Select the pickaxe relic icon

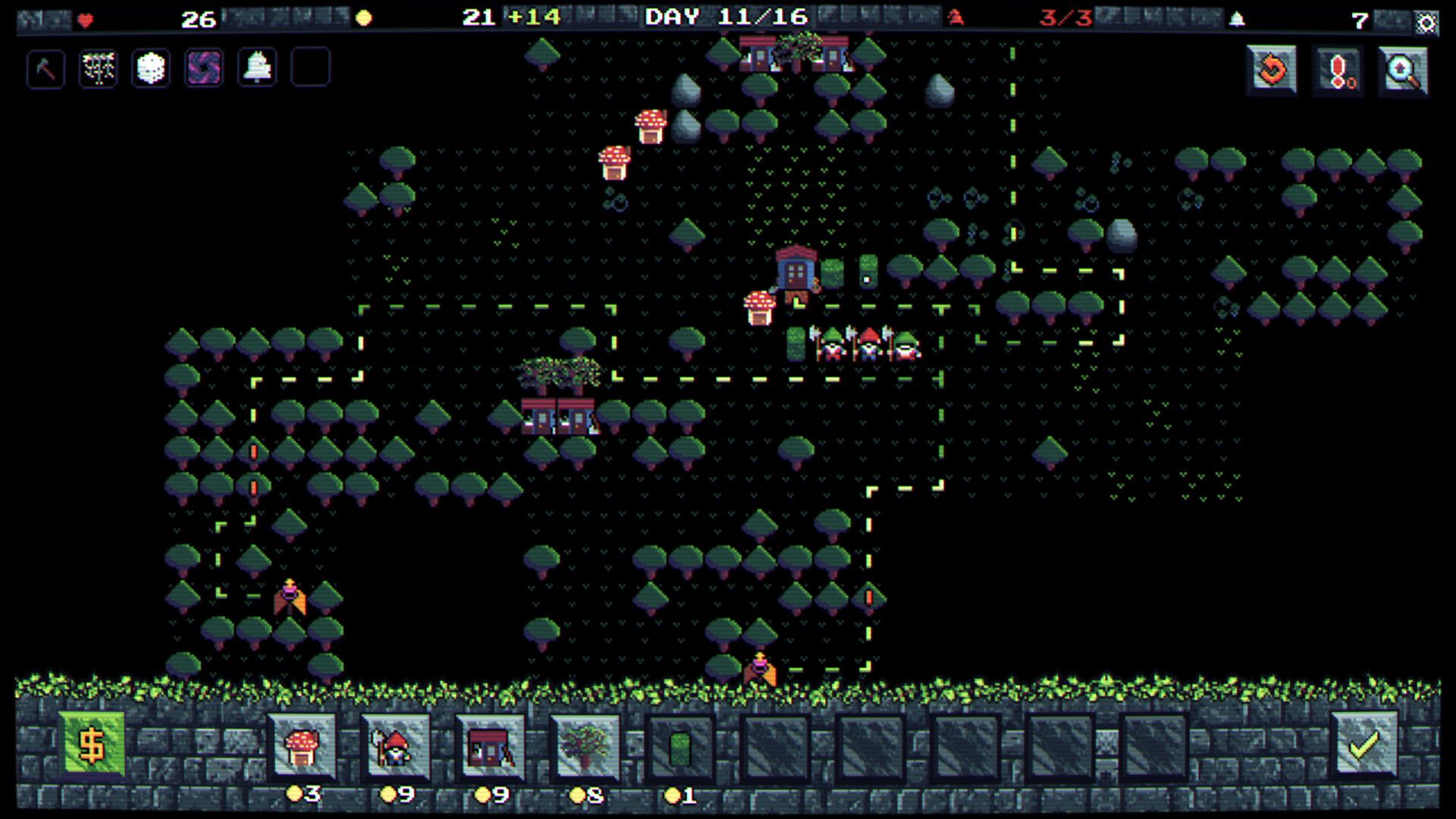[x=45, y=68]
